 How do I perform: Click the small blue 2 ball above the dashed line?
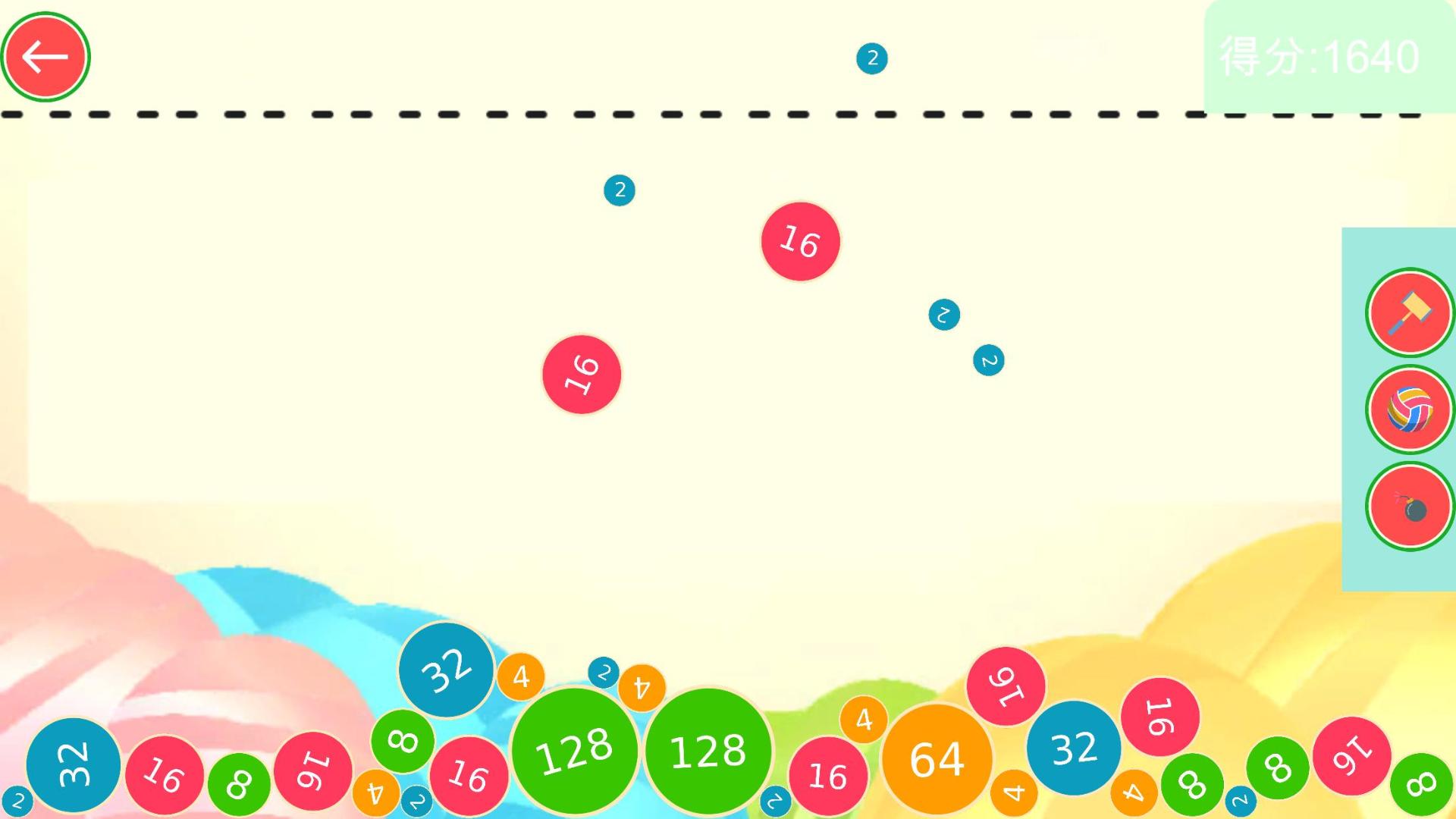coord(871,57)
